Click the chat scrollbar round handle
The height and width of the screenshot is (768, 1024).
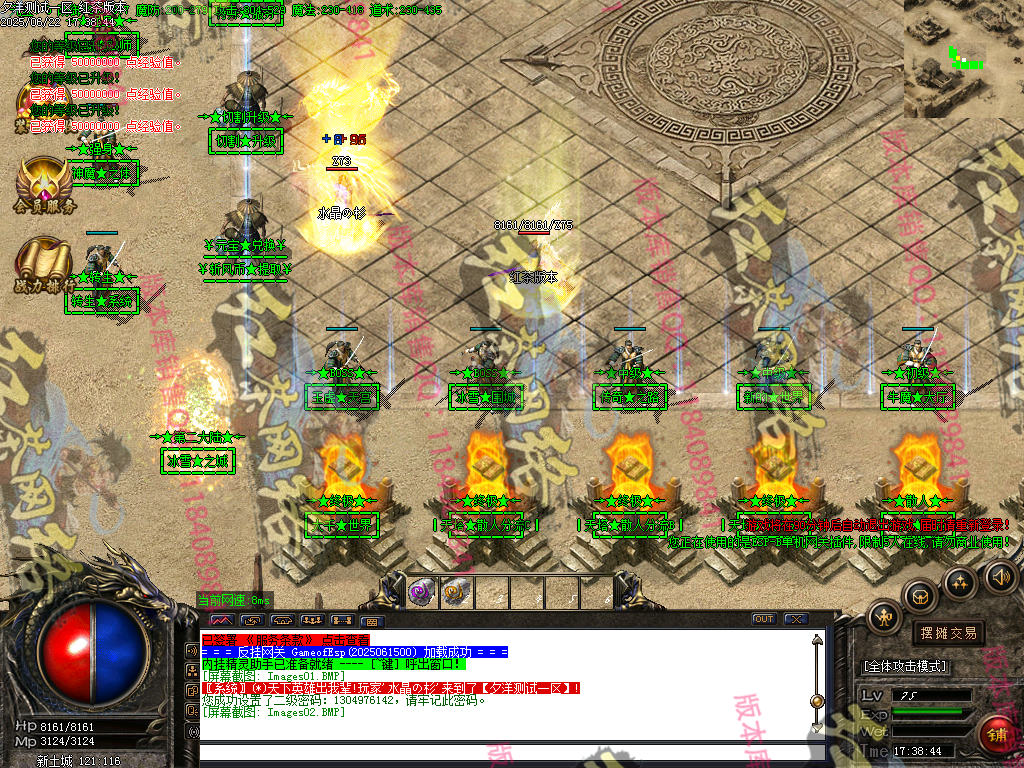point(817,701)
